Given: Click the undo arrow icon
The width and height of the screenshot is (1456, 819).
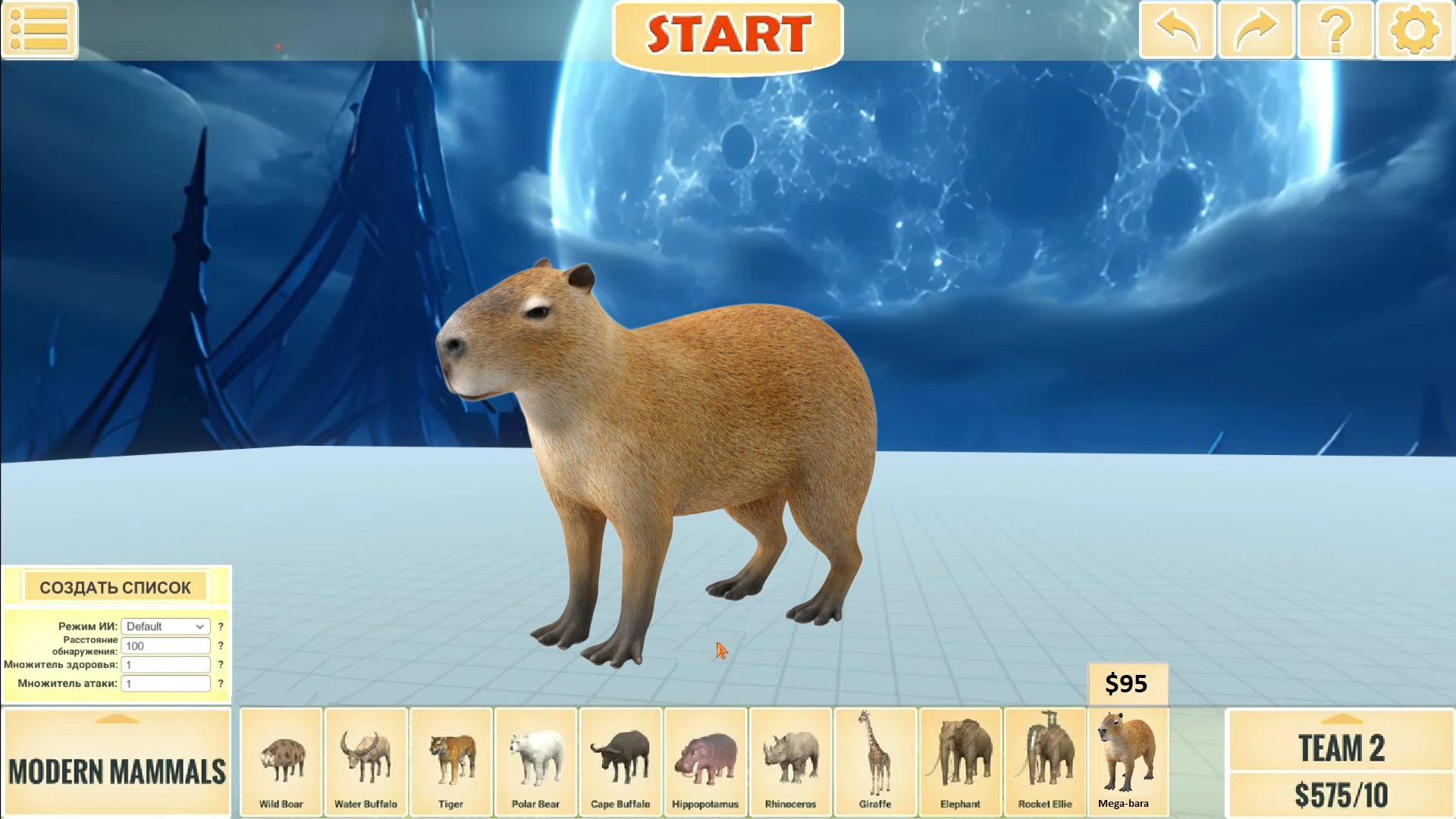Looking at the screenshot, I should tap(1176, 30).
